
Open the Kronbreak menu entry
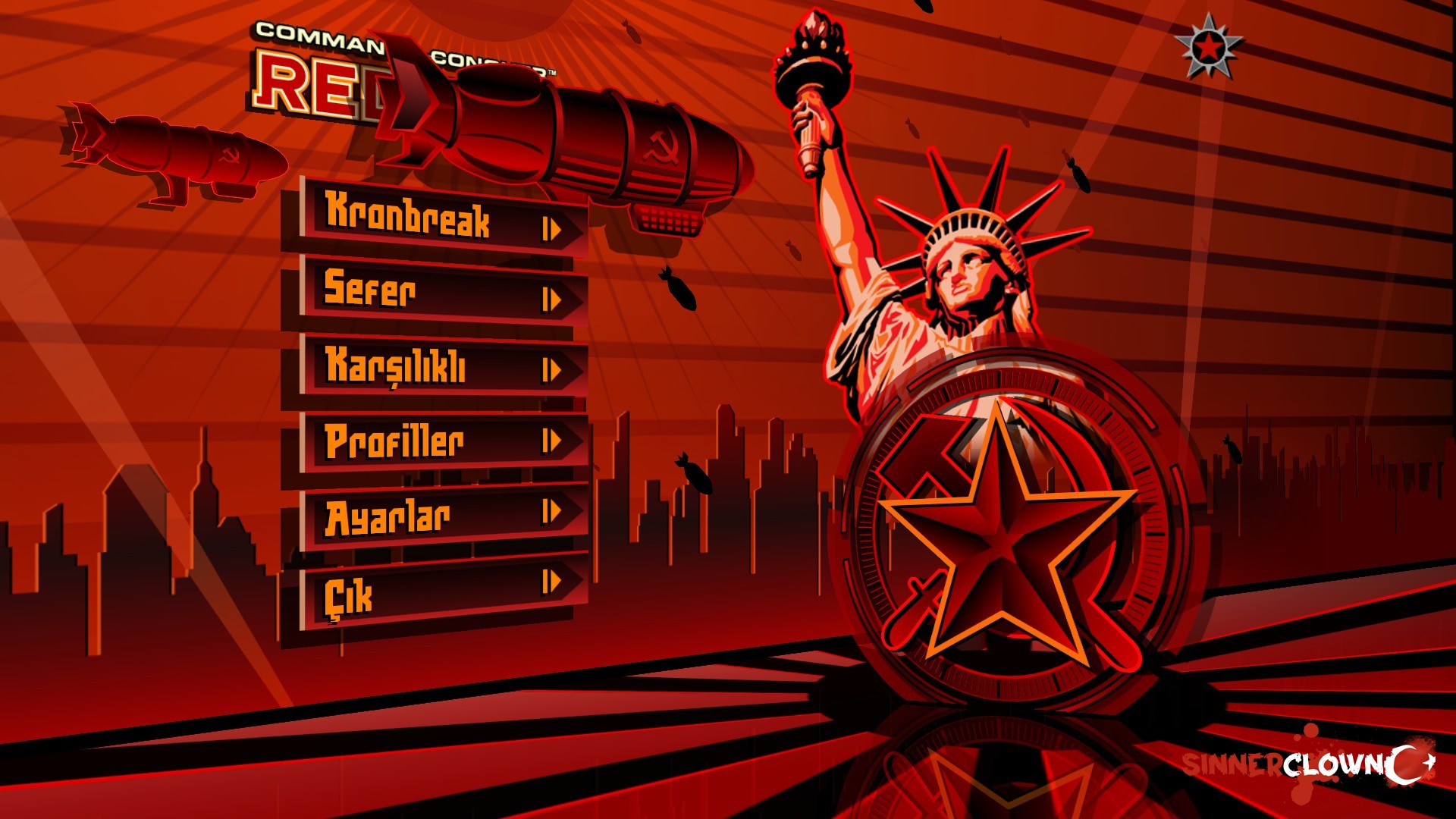442,219
